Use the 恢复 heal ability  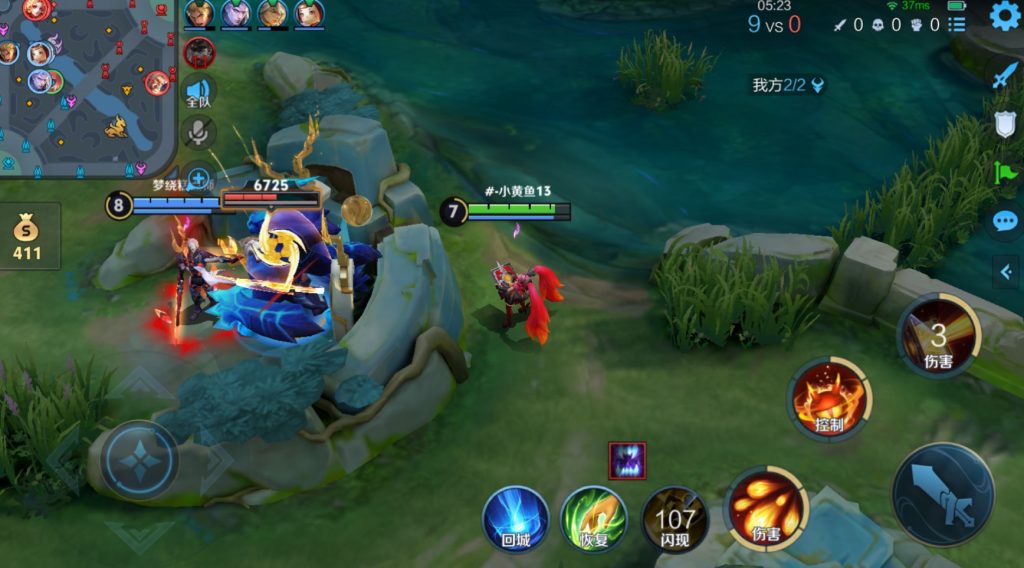click(594, 518)
